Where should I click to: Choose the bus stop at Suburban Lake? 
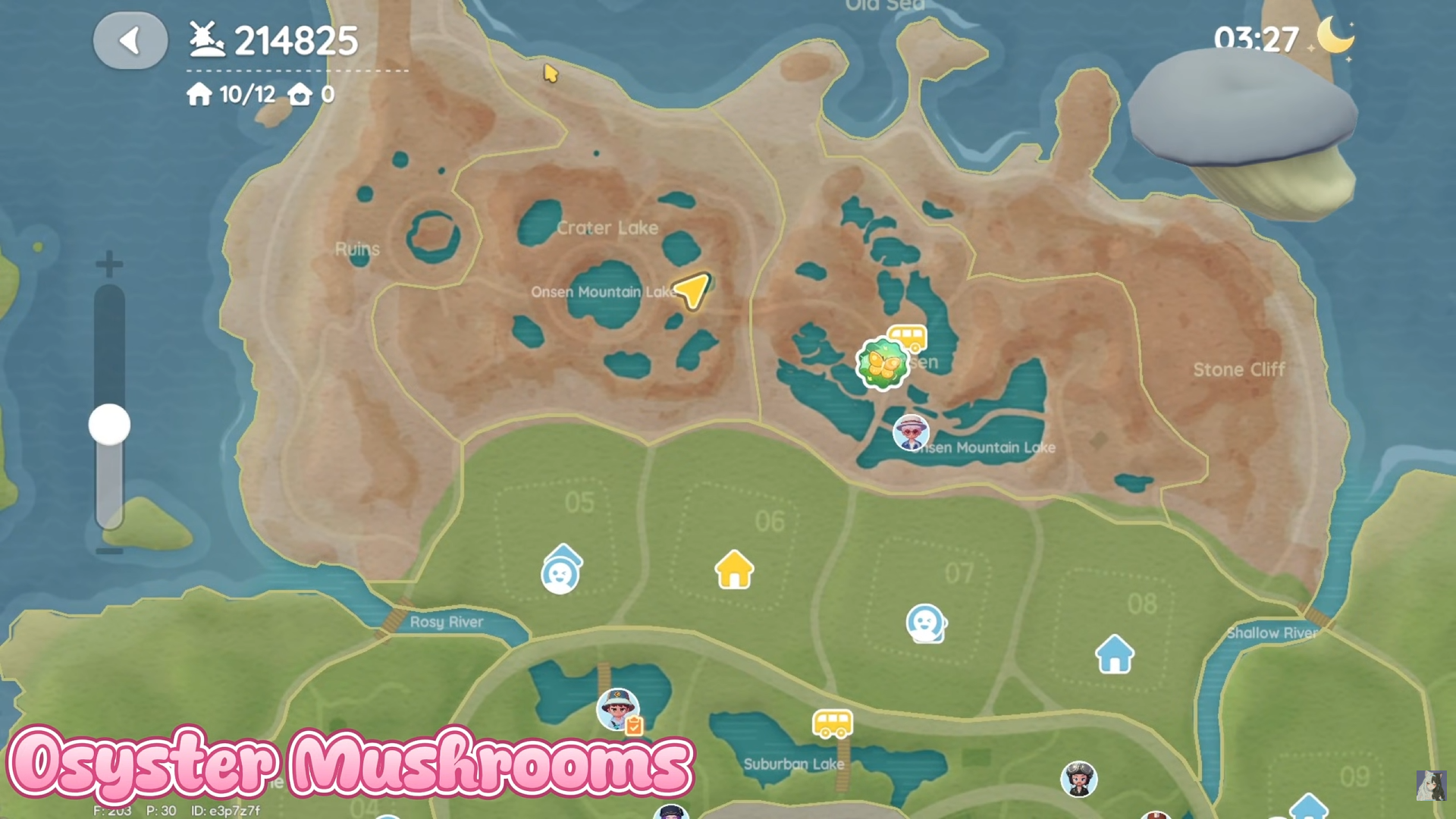click(832, 723)
